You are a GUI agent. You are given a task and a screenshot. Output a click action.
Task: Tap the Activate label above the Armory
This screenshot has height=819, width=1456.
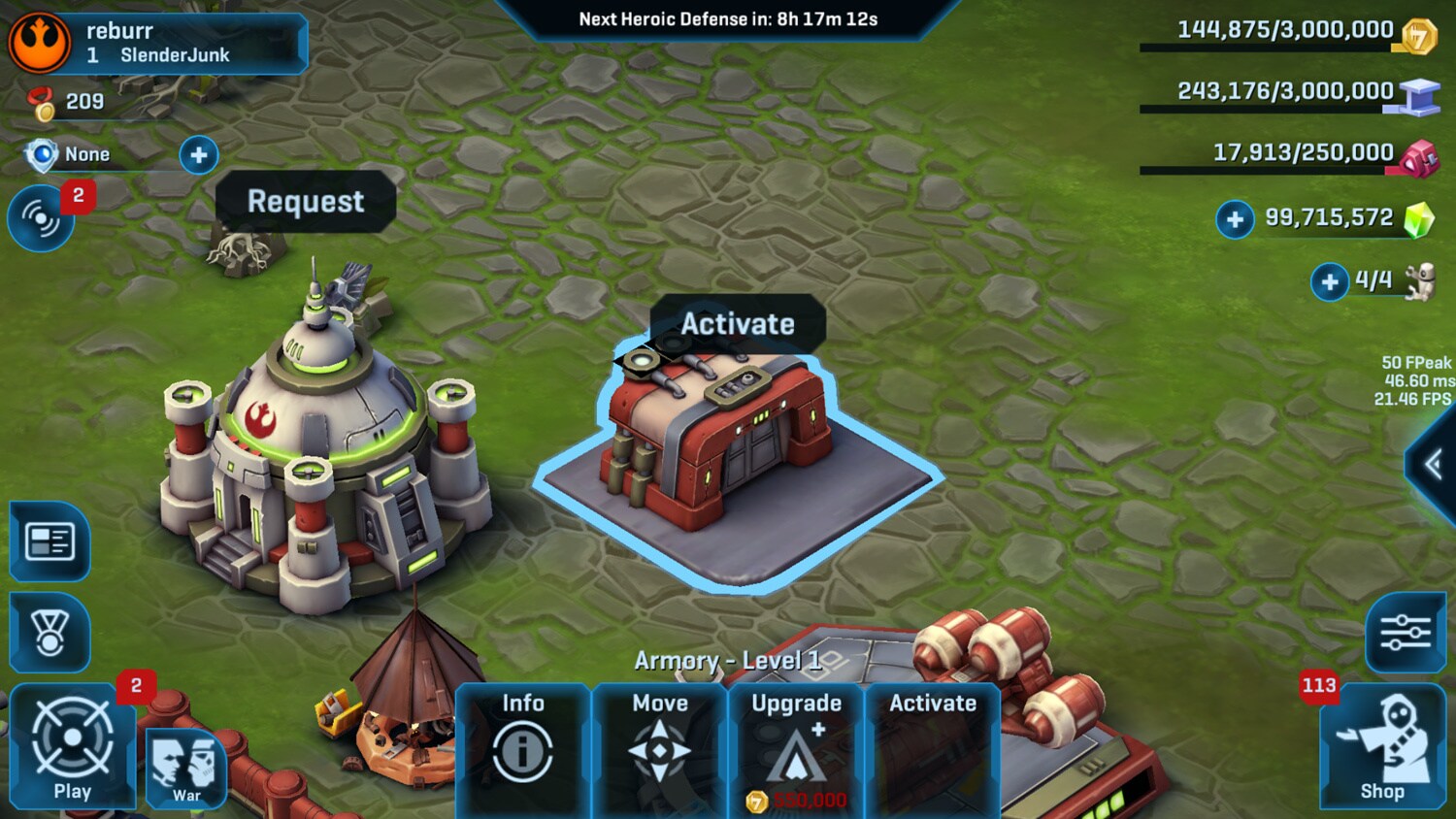738,324
